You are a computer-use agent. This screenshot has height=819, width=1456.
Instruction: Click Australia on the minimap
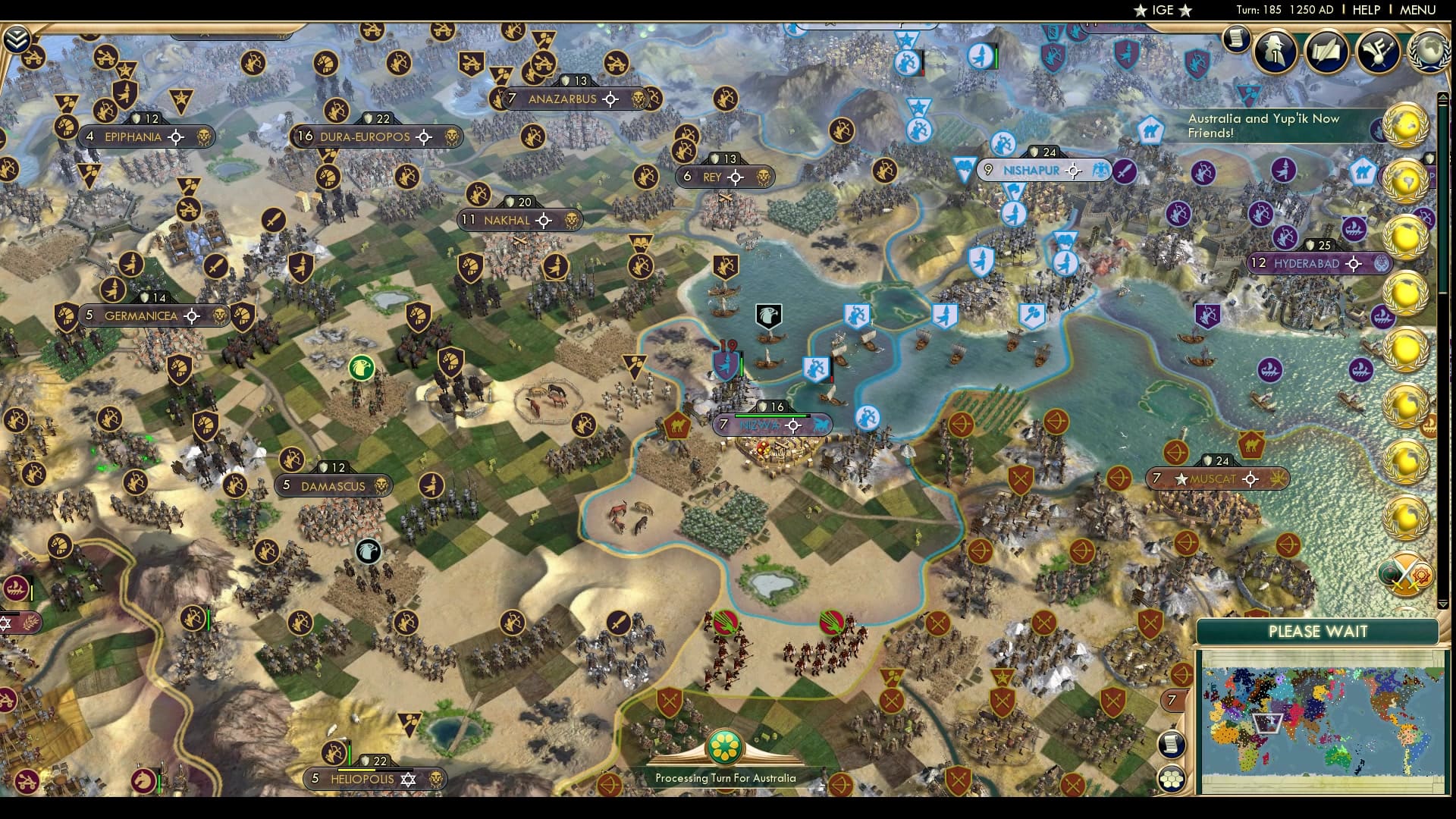click(x=1337, y=756)
